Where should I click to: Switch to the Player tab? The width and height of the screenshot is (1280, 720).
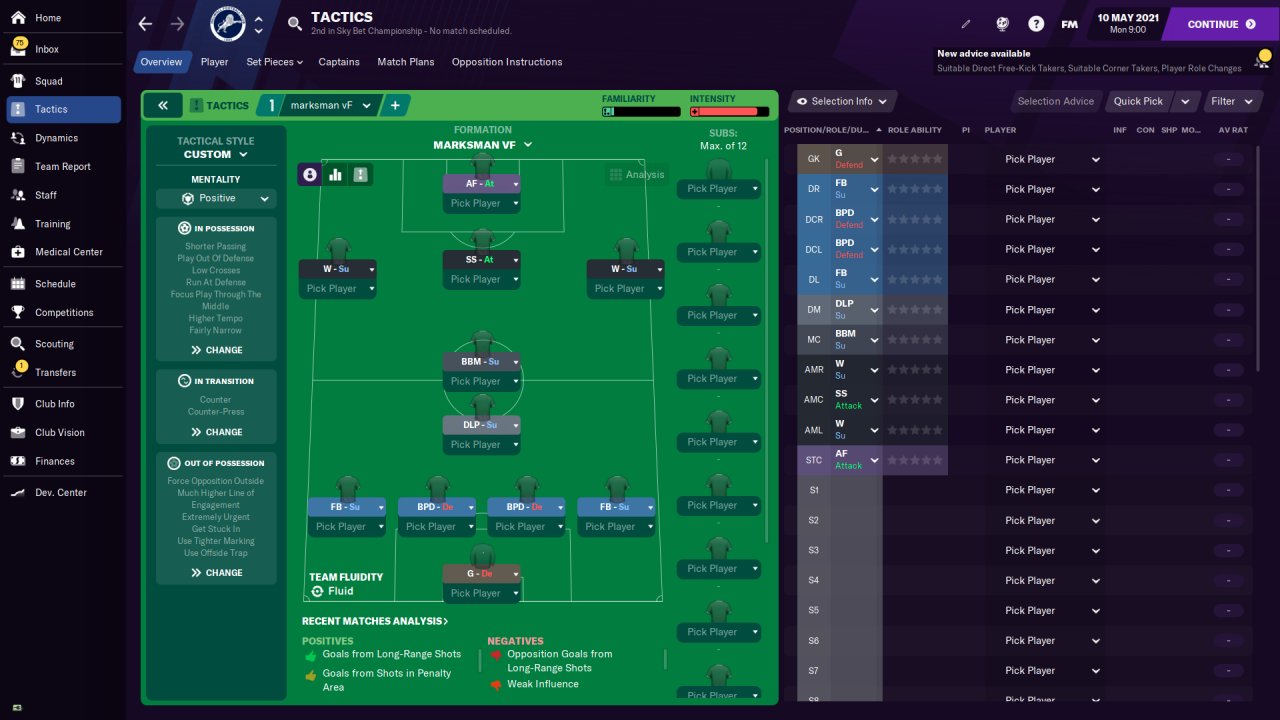click(214, 62)
